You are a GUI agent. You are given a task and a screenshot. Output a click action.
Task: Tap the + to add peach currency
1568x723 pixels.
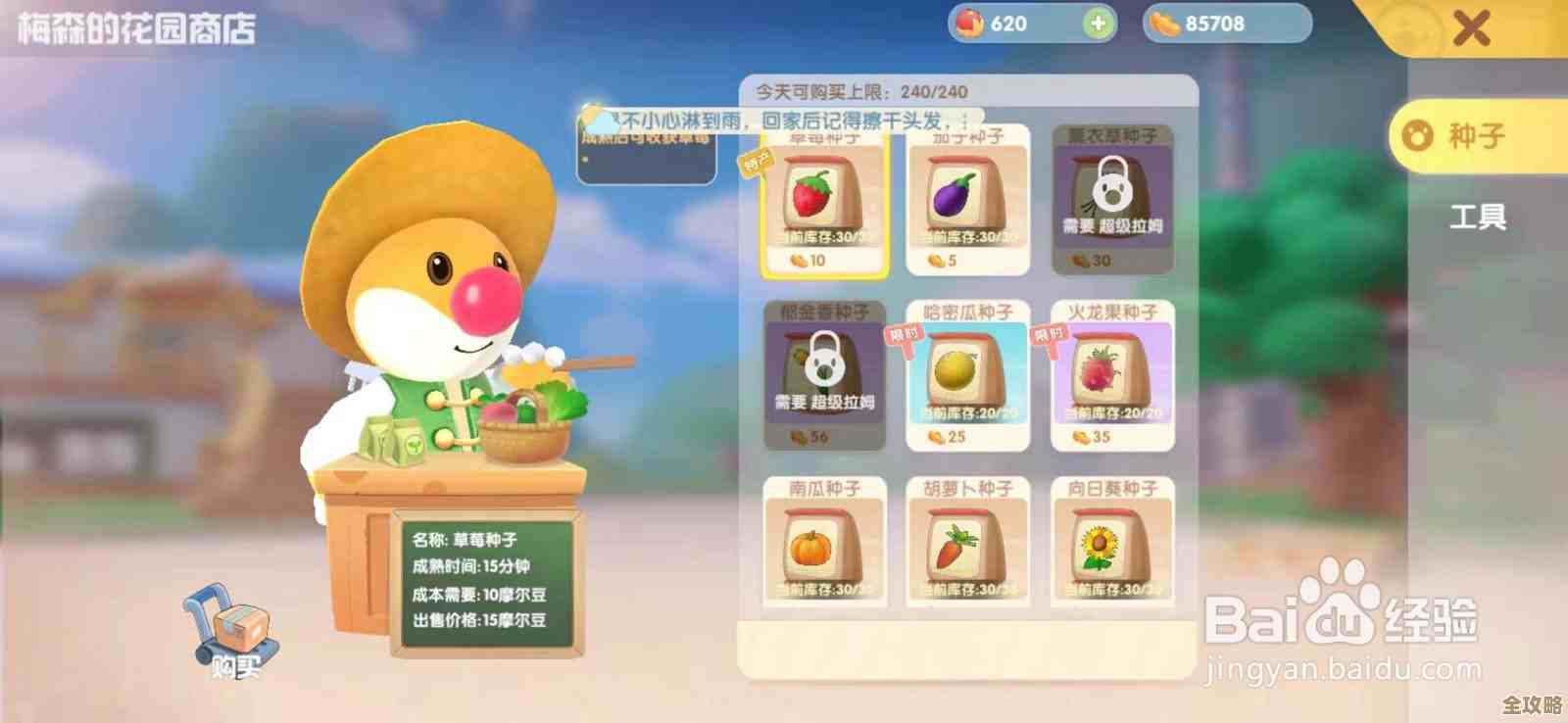tap(1097, 24)
